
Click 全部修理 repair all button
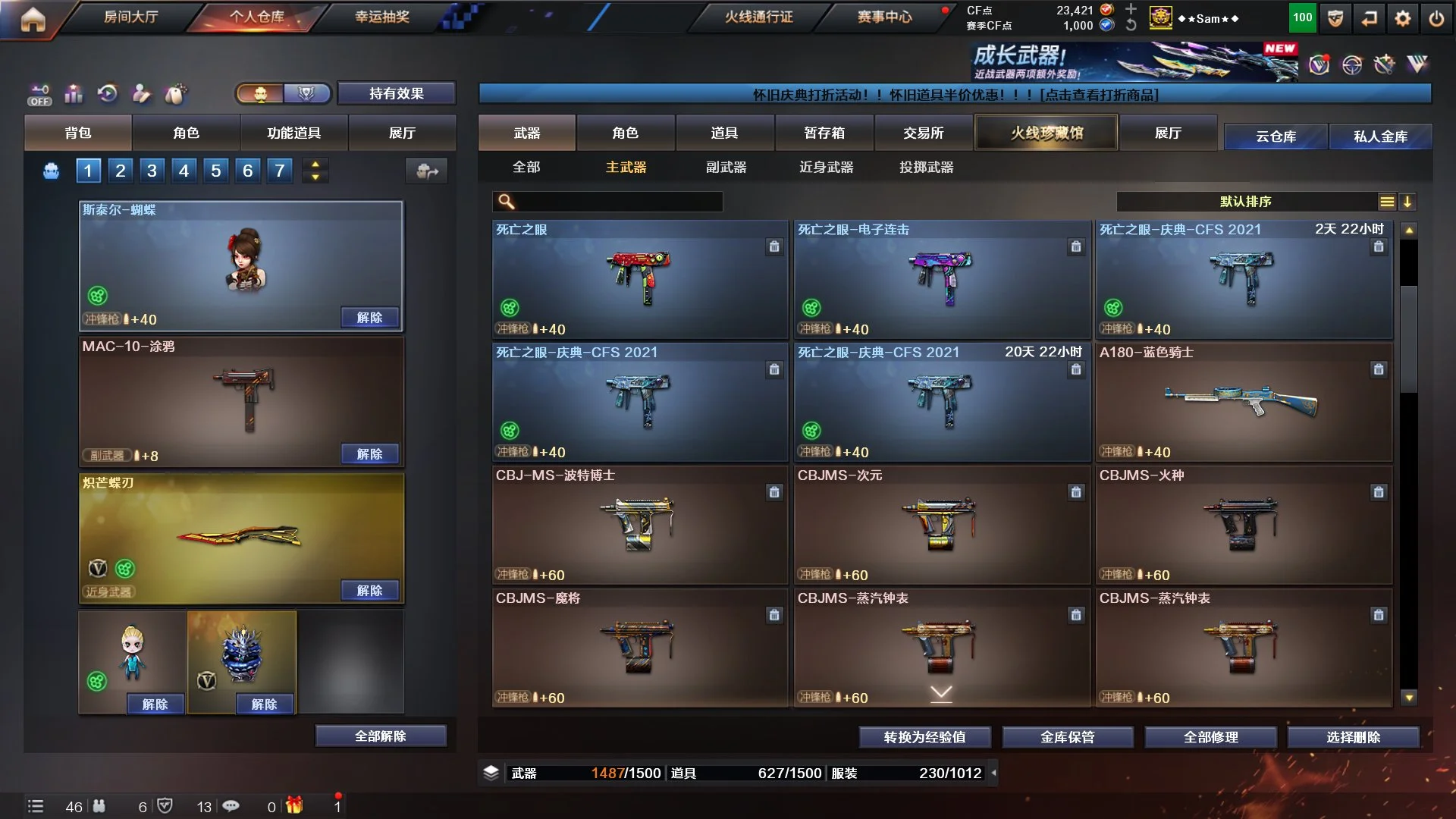coord(1210,737)
